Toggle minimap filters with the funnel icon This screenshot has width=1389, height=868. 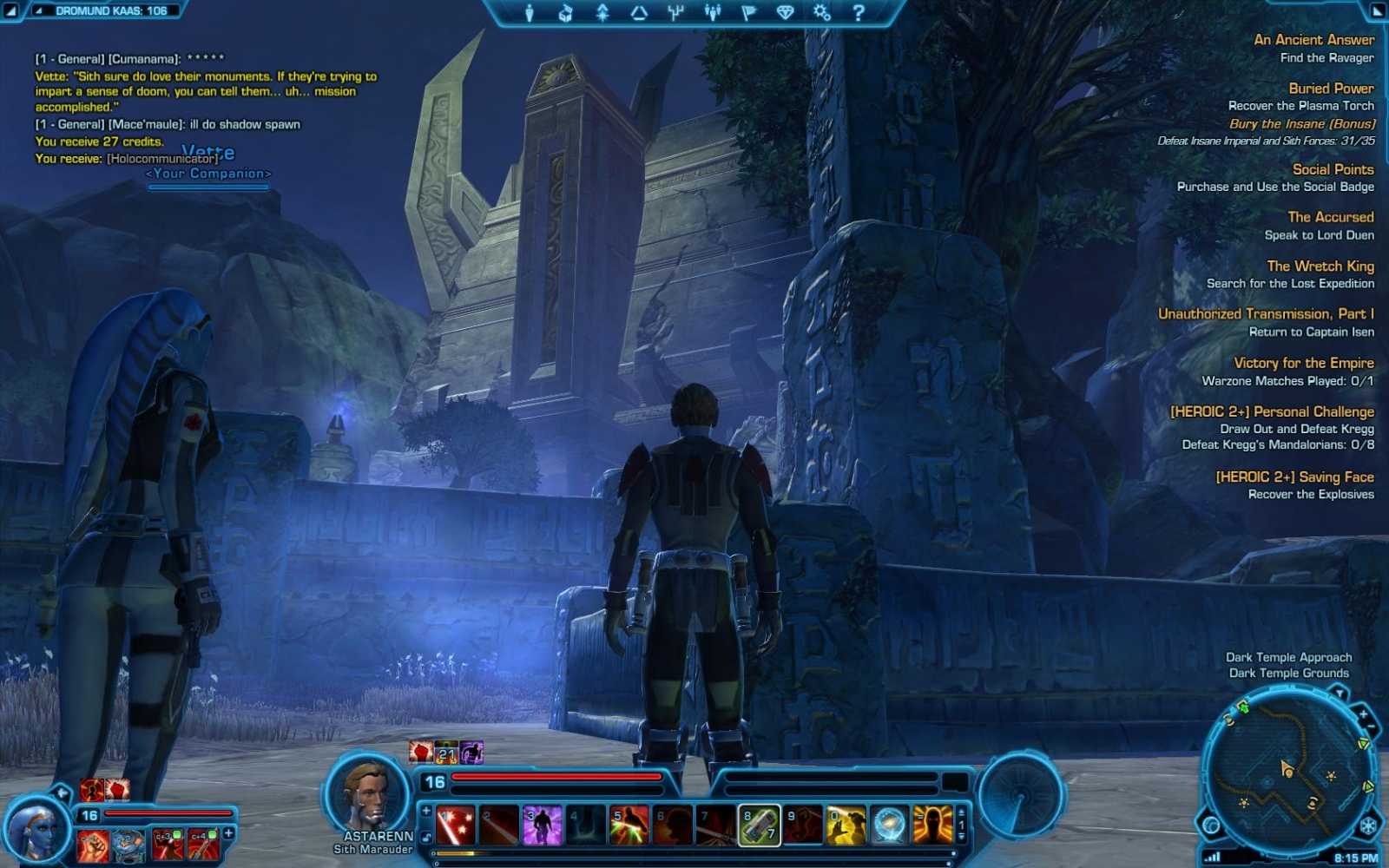[x=1340, y=692]
